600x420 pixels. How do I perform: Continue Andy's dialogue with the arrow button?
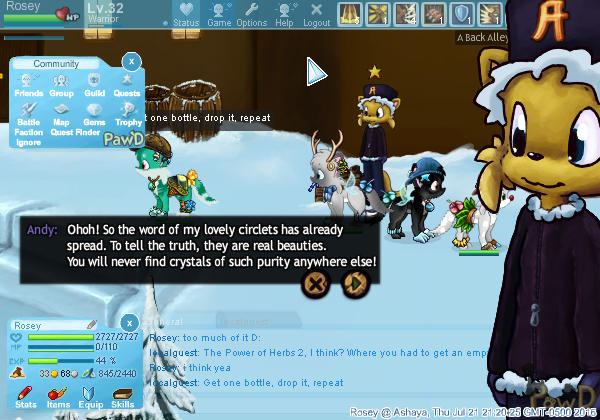(x=352, y=284)
